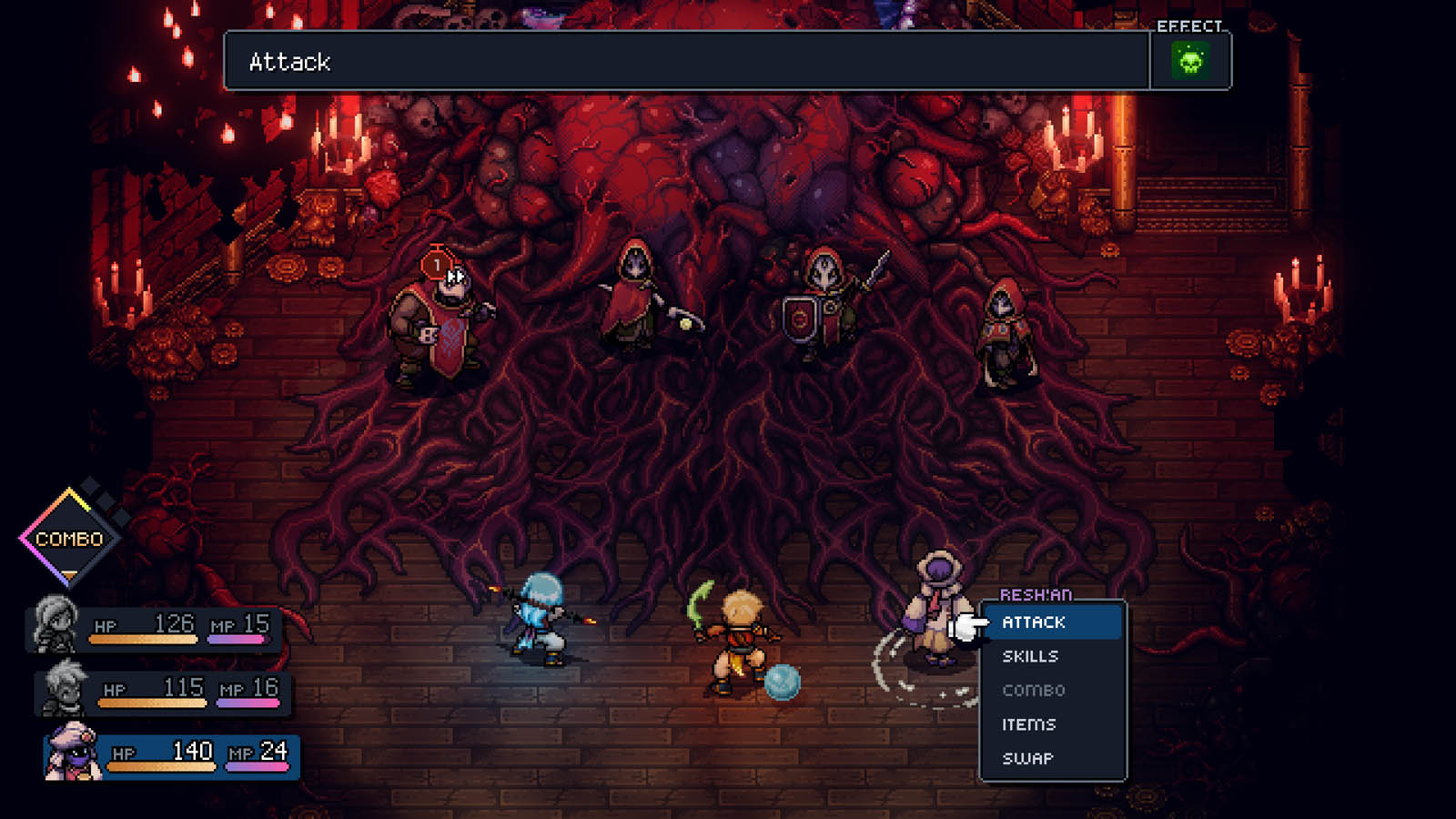Select the greyed-out Combo command
Image resolution: width=1456 pixels, height=819 pixels.
[1034, 691]
